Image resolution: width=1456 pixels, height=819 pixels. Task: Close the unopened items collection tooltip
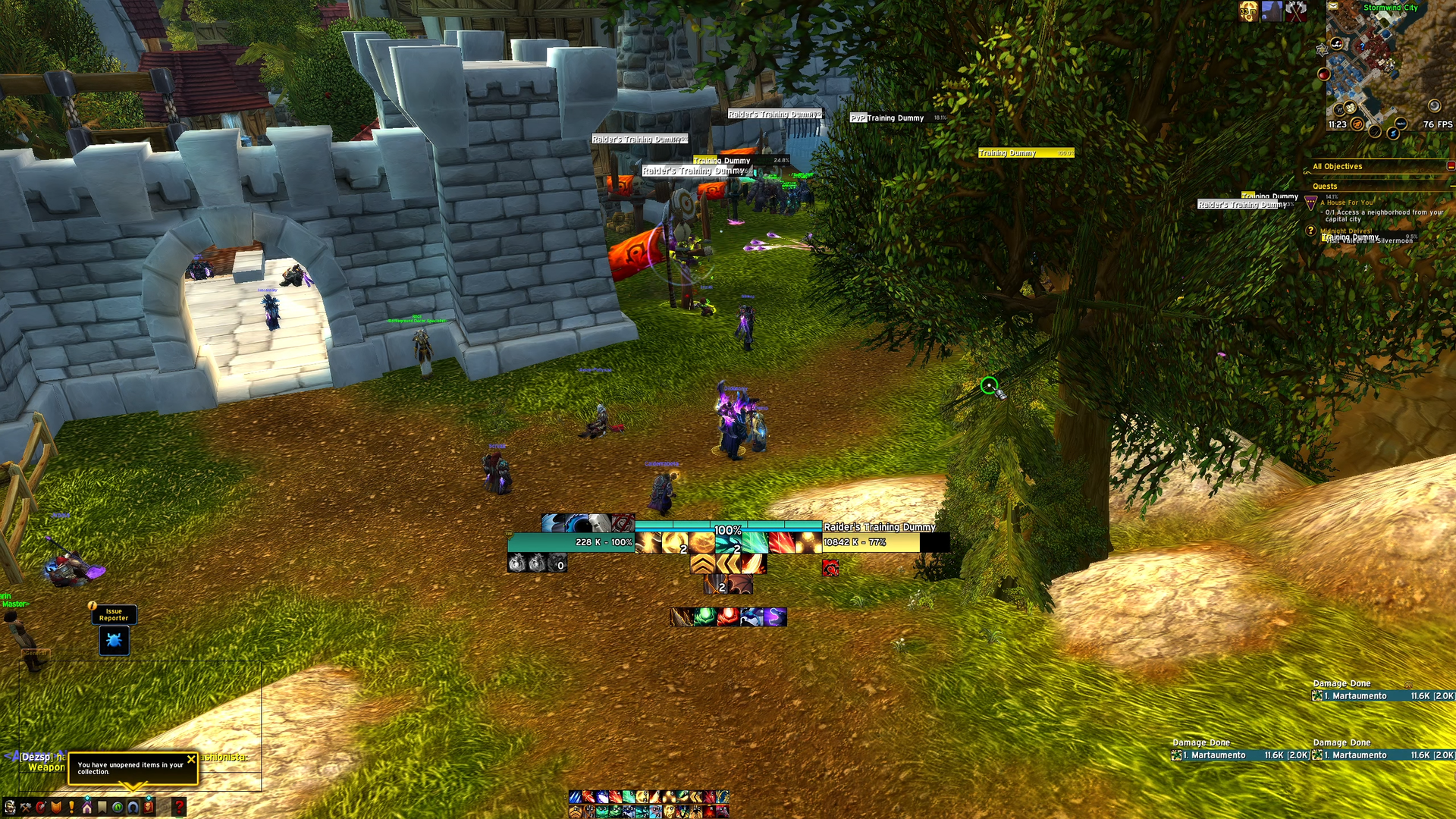coord(191,758)
